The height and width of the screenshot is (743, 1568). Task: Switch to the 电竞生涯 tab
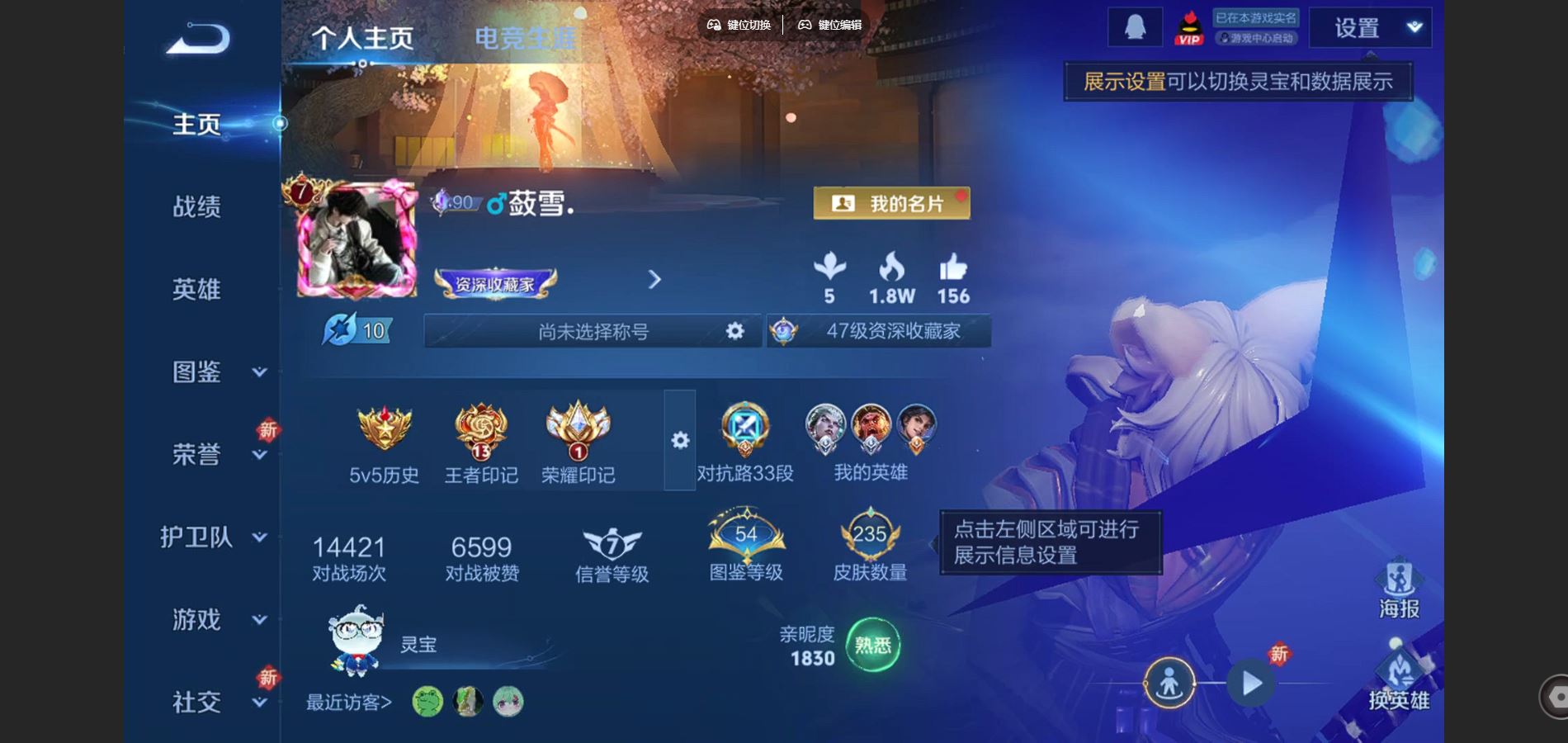pos(528,35)
